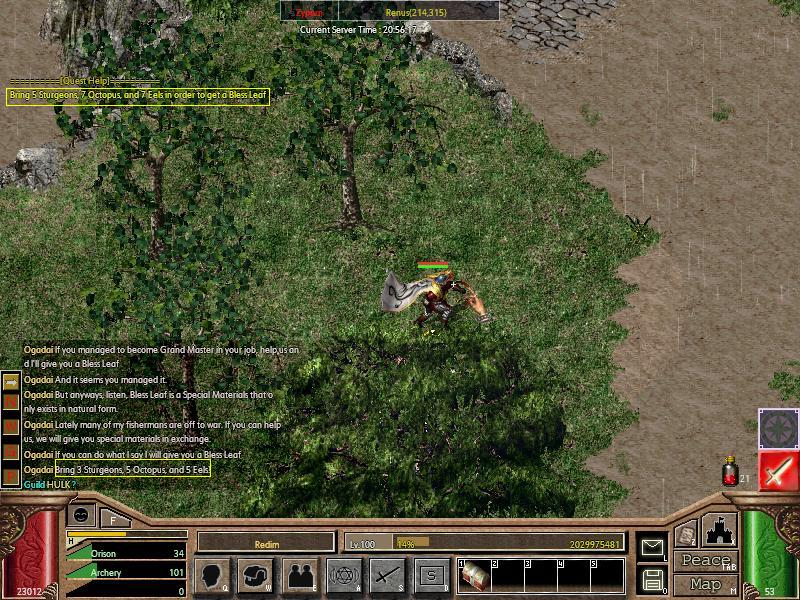Screen dimensions: 800x600
Task: Click the compass star icon
Action: [x=777, y=428]
